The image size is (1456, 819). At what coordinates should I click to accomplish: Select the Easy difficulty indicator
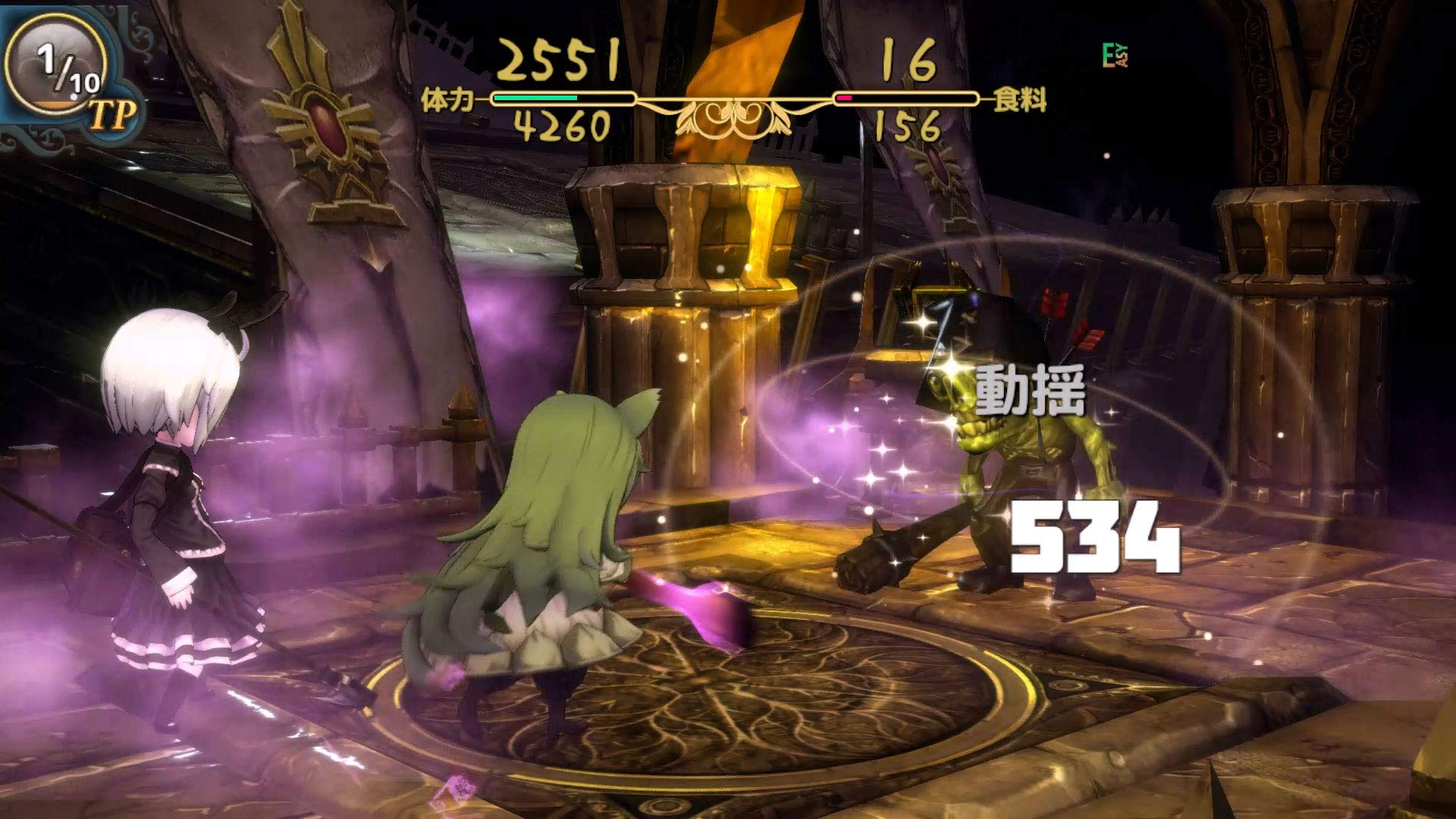click(x=1115, y=53)
